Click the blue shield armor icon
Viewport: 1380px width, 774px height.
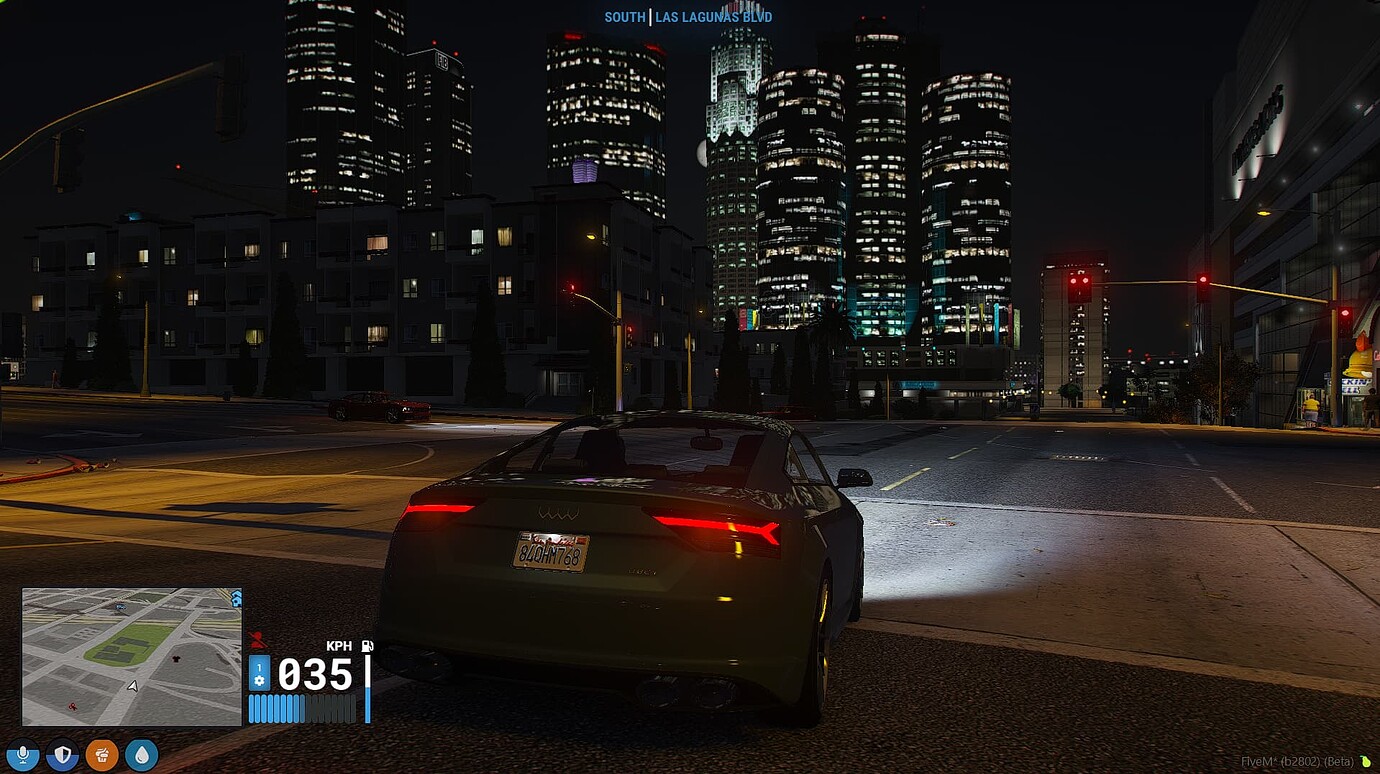[60, 754]
